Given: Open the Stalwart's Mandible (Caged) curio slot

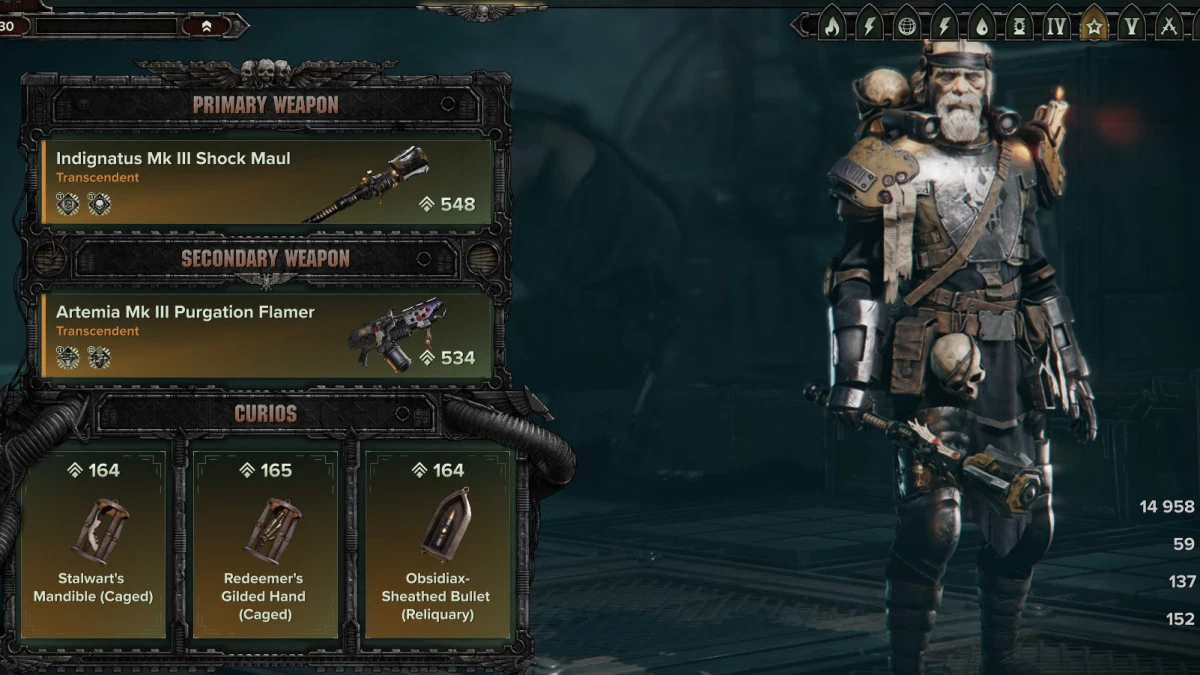Looking at the screenshot, I should 93,541.
